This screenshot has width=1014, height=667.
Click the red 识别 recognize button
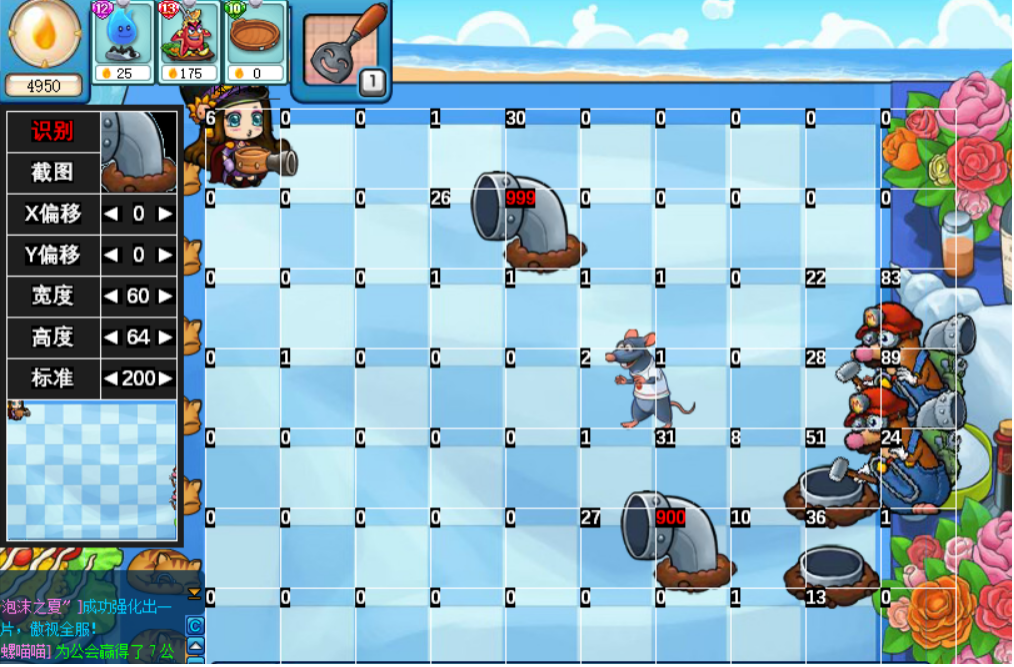click(52, 130)
